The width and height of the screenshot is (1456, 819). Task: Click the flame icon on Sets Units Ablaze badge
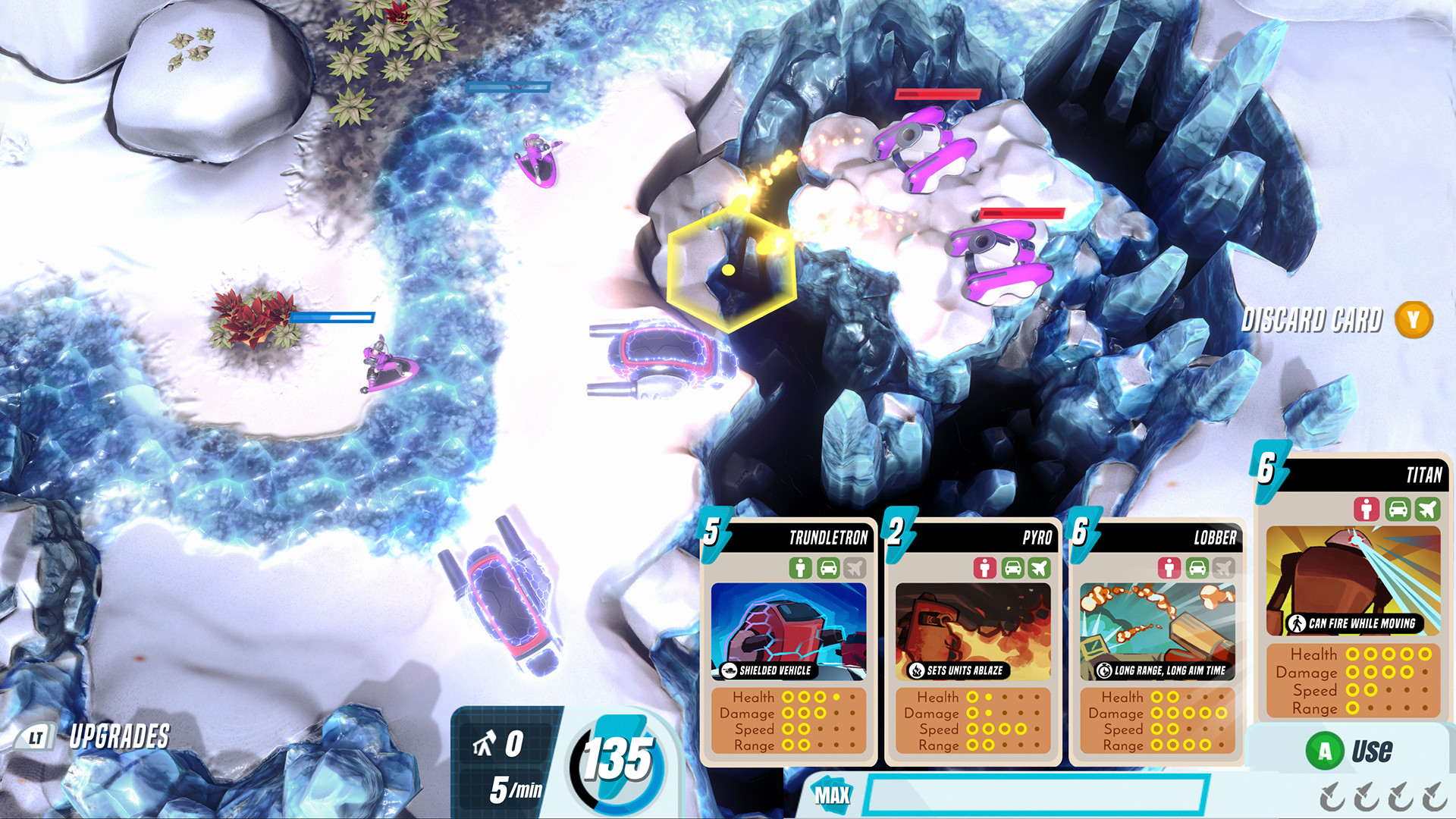point(915,670)
